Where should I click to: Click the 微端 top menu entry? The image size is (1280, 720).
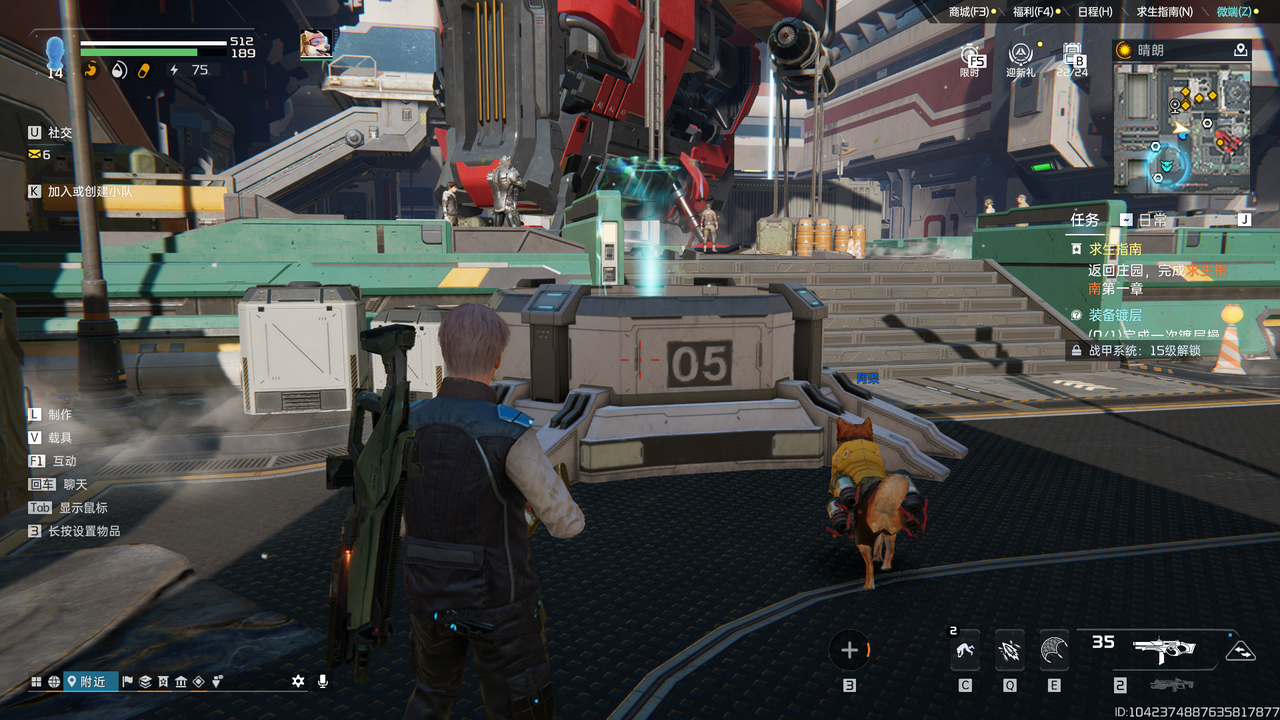[x=1233, y=12]
